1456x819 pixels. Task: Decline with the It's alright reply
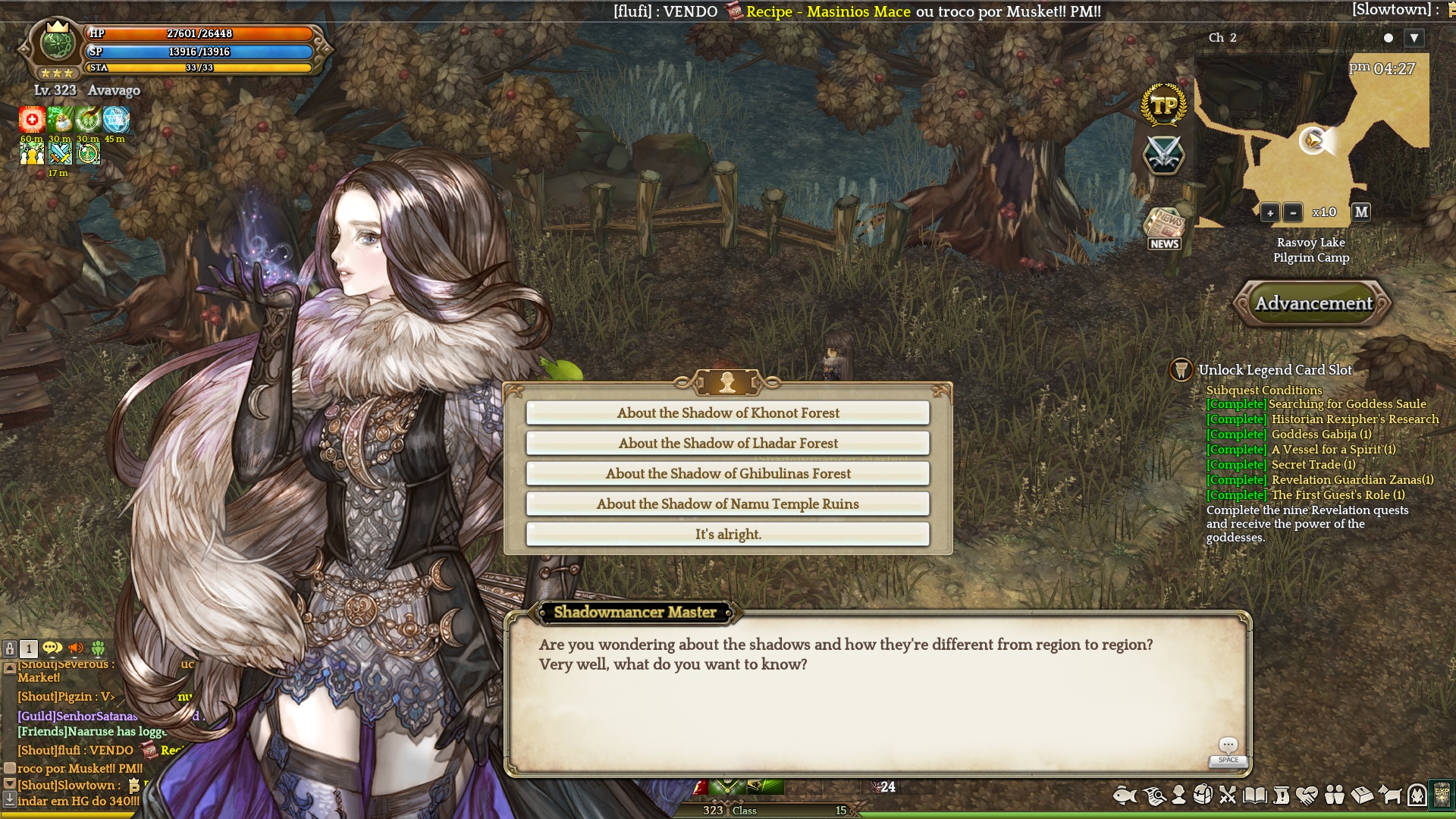pos(727,534)
